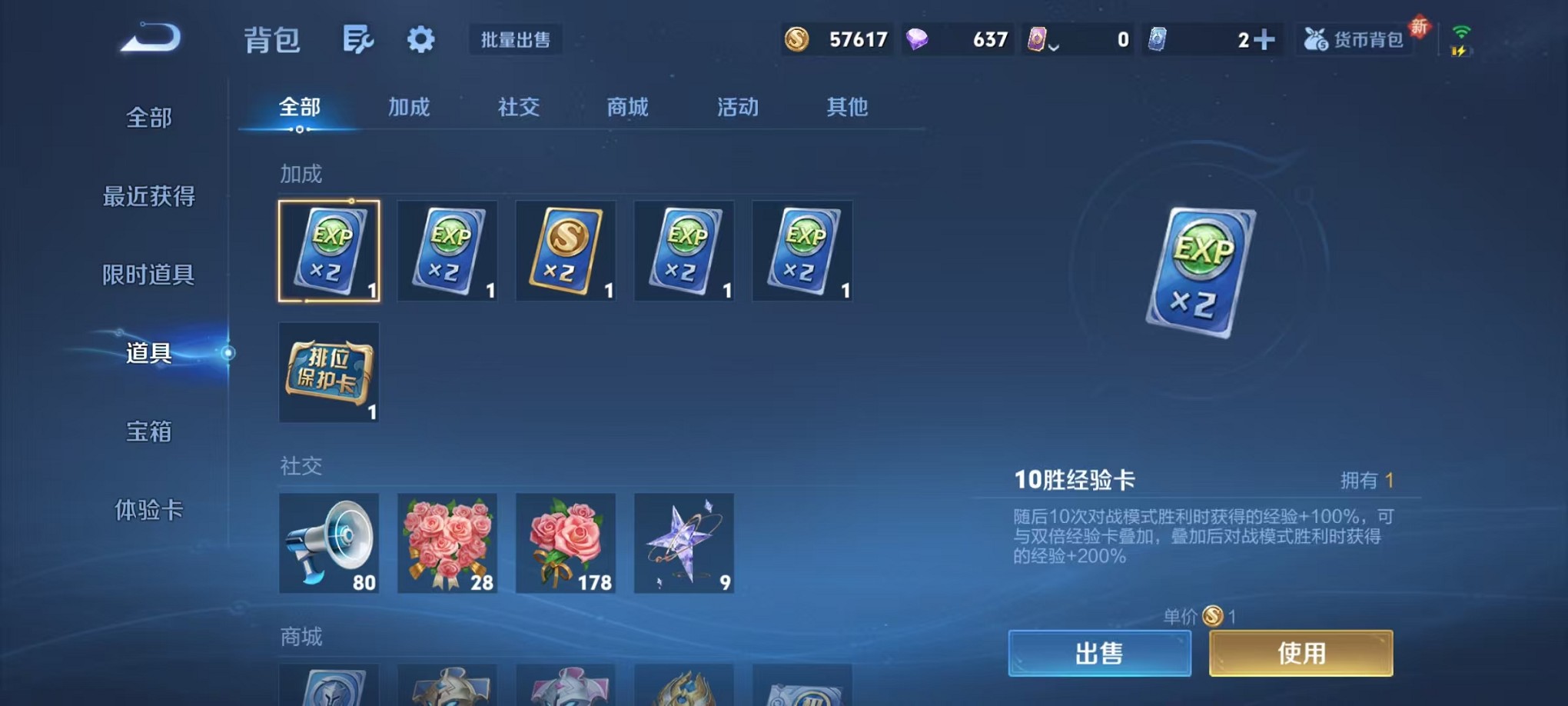Open the settings gear icon
This screenshot has width=1568, height=706.
[419, 37]
